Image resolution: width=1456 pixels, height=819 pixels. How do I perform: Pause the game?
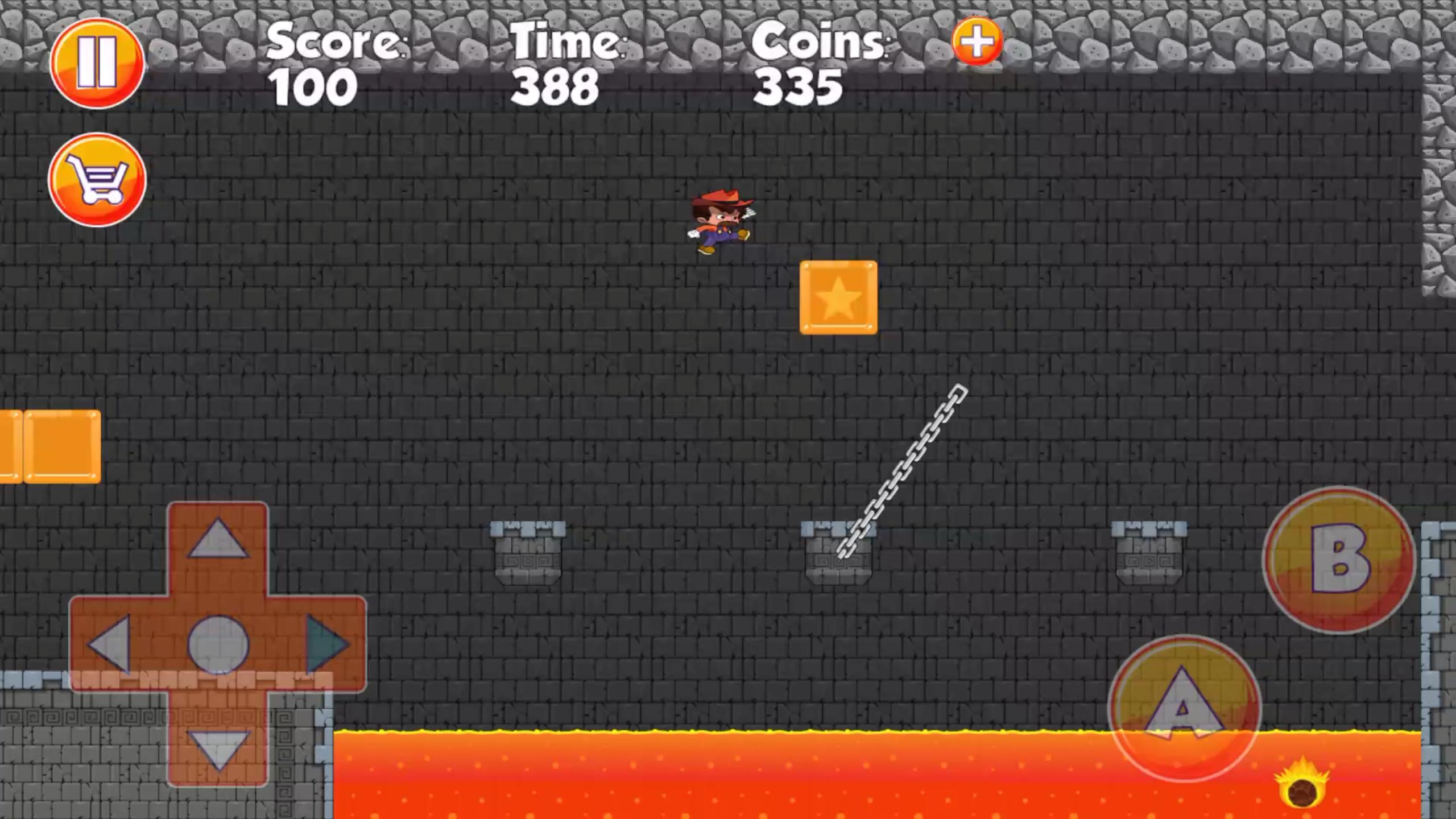tap(97, 64)
